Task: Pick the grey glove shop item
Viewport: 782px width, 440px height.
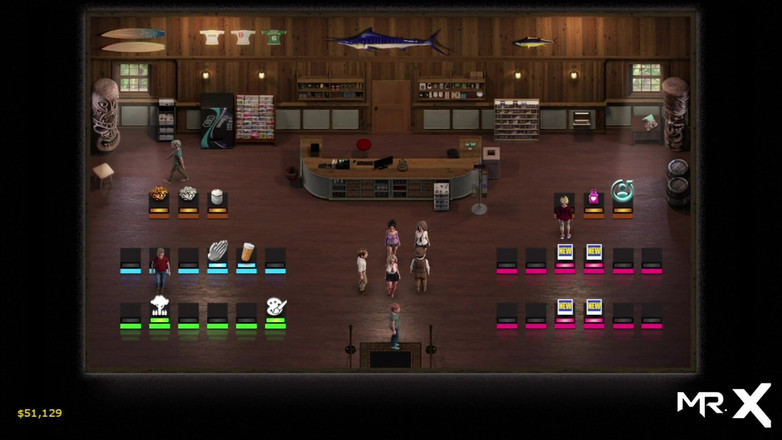Action: (217, 251)
